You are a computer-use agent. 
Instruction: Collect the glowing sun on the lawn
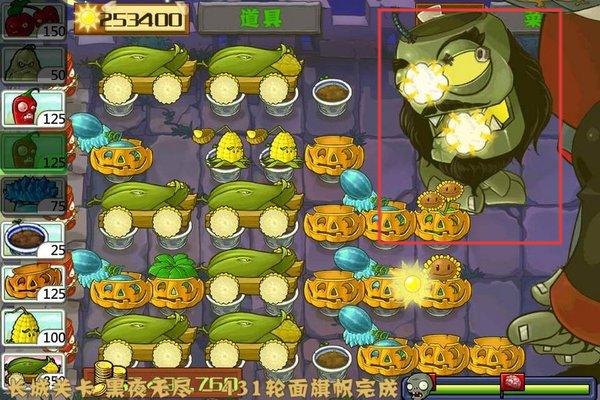409,281
